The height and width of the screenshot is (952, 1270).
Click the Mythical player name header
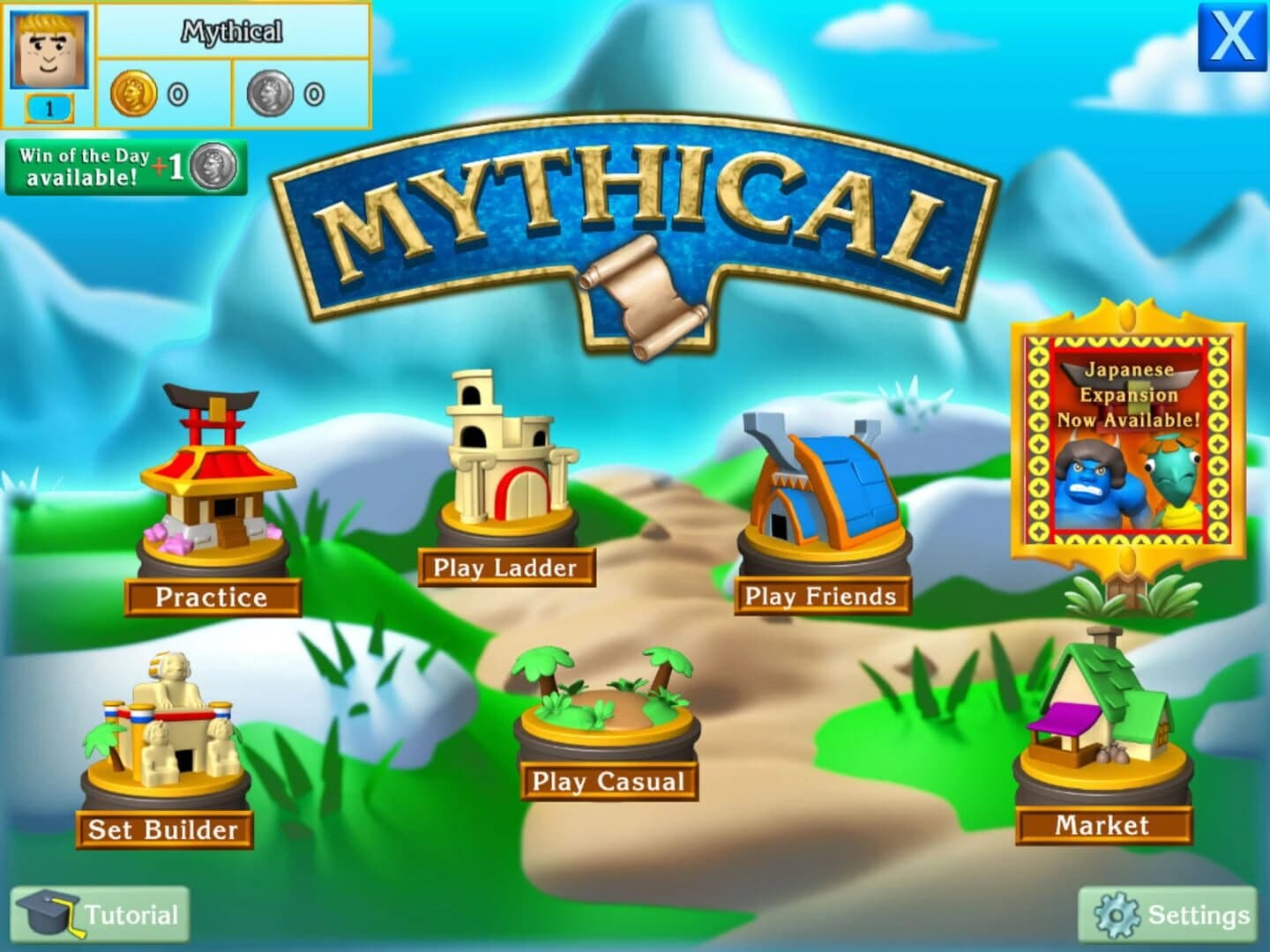point(234,32)
